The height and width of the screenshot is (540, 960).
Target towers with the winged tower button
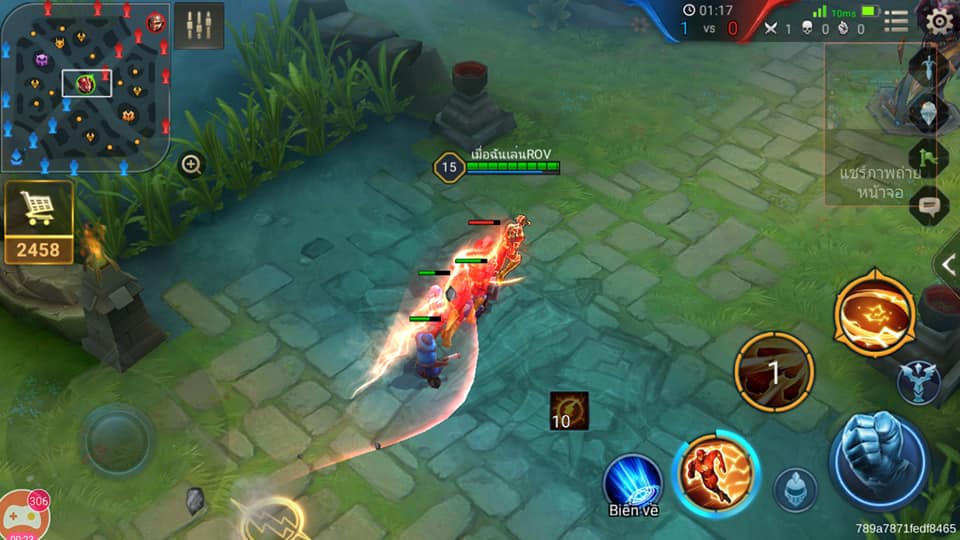918,383
